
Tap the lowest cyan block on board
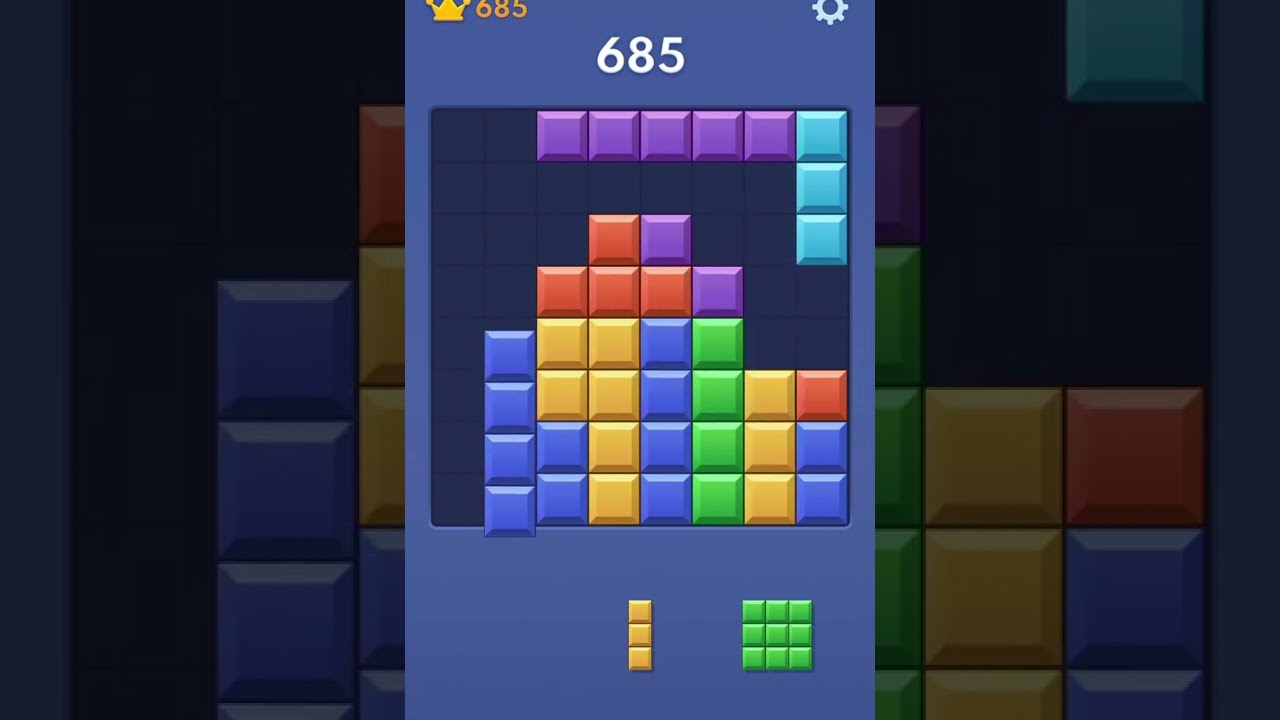820,240
